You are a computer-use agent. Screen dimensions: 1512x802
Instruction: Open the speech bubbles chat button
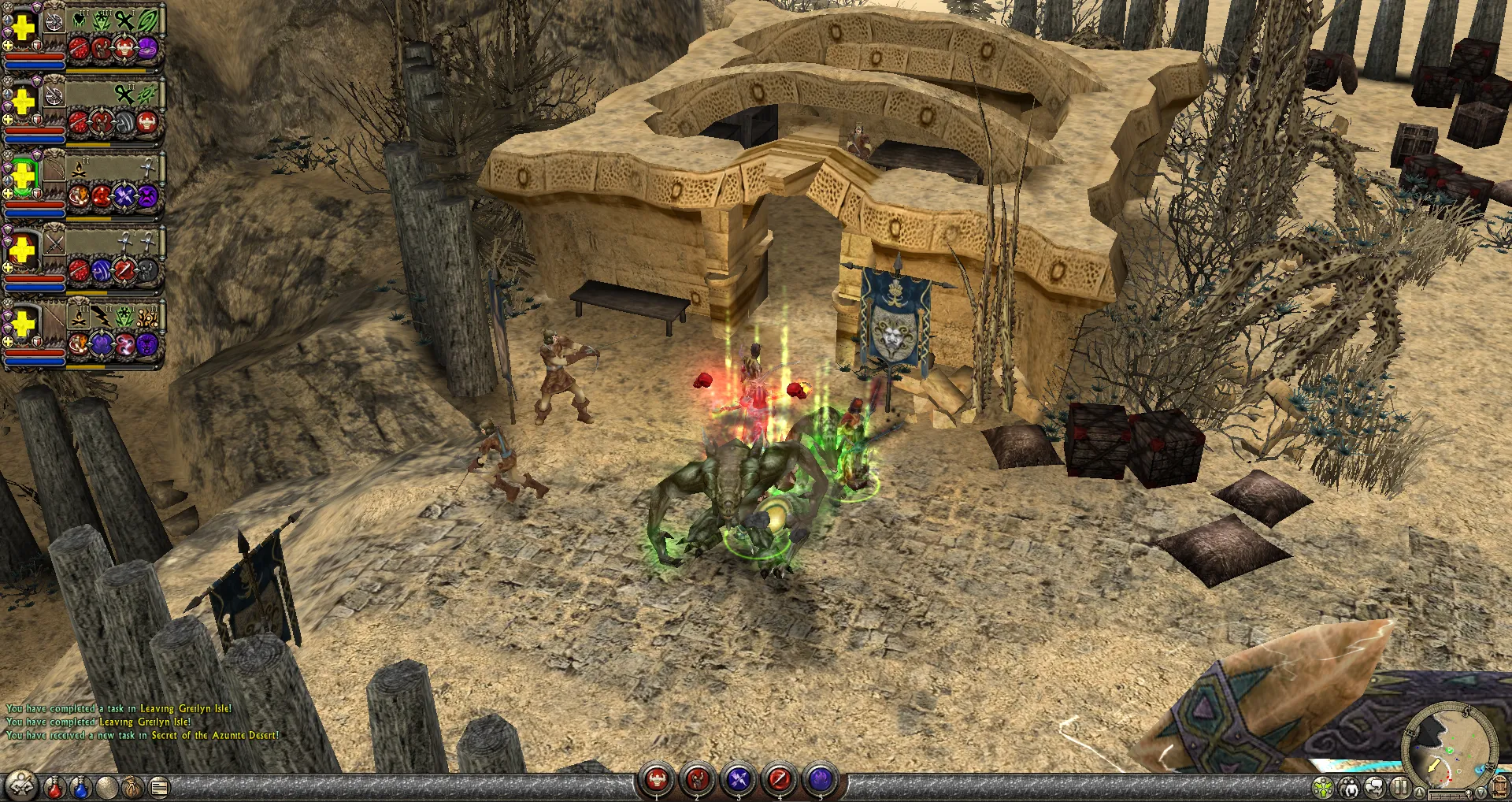point(1374,786)
